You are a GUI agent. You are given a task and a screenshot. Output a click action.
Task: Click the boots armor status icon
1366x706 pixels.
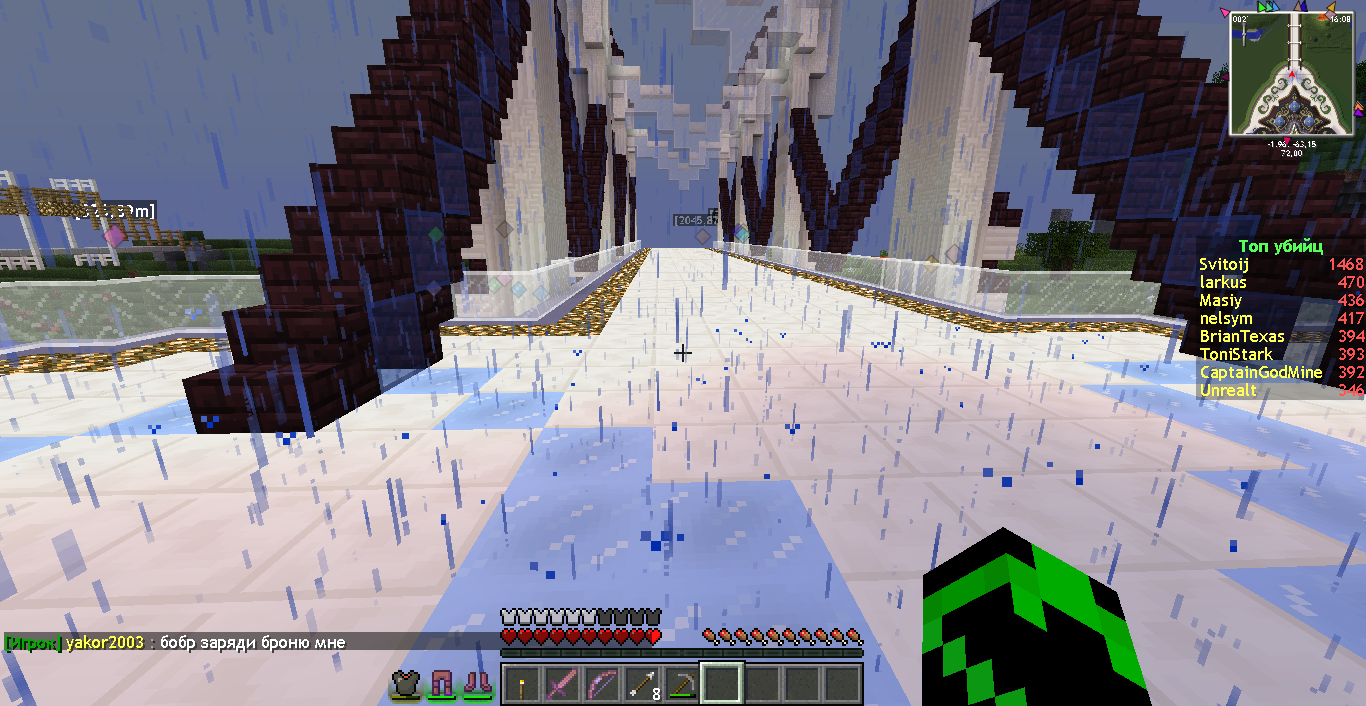coord(477,684)
